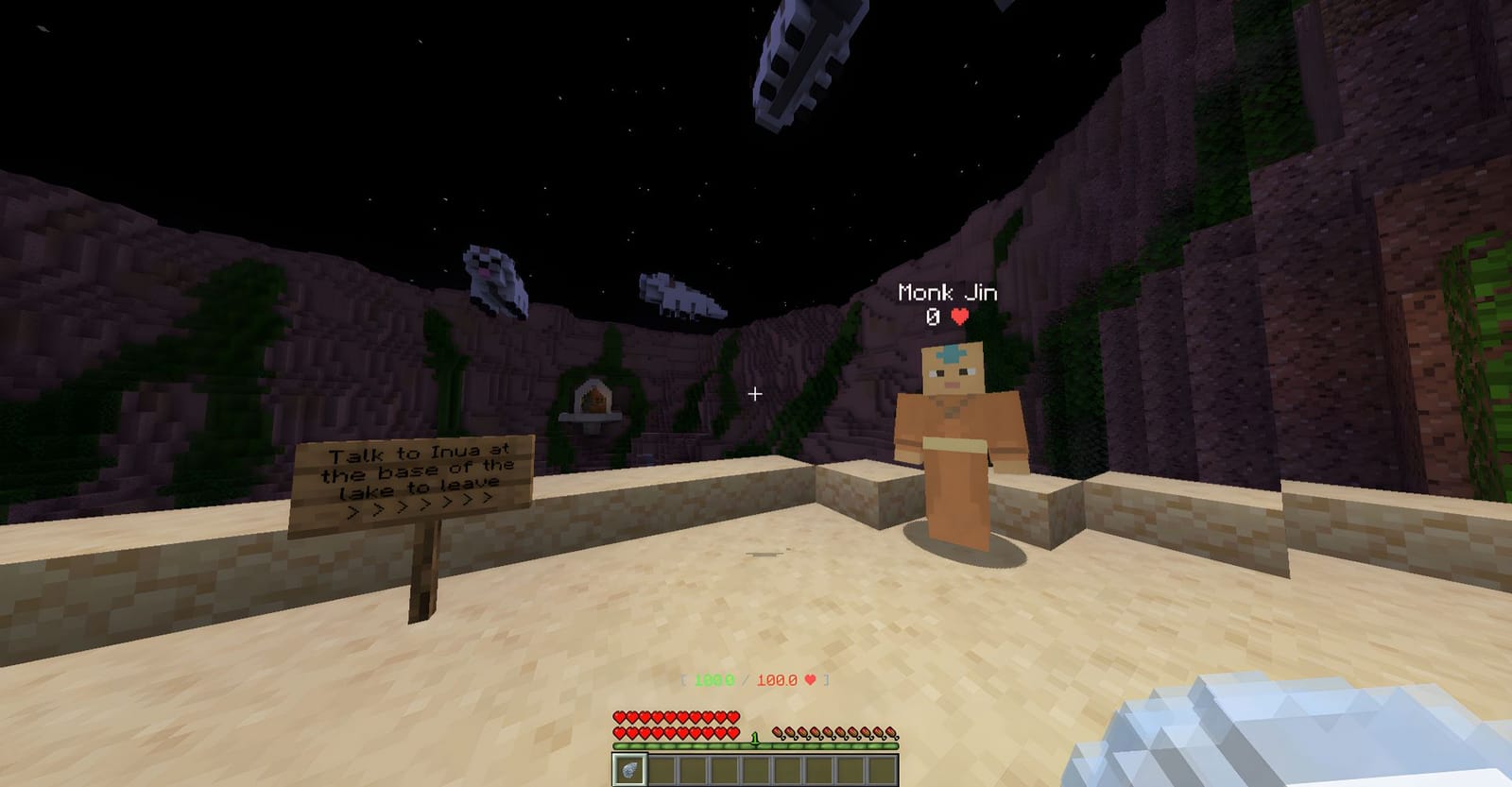Click the last heart on the top health row
Screen dimensions: 1512x787
tap(731, 717)
